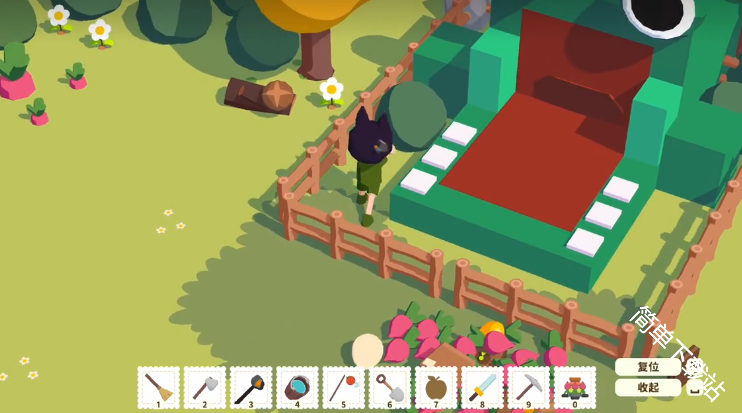Viewport: 742px width, 413px height.
Task: Select the brown apple item slot
Action: 436,387
